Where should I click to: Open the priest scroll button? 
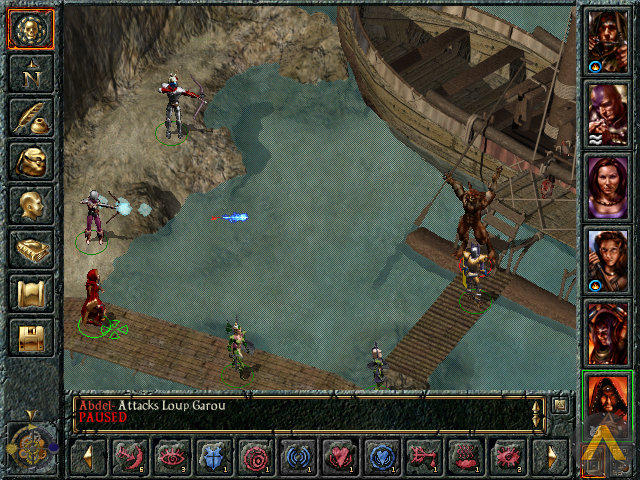pyautogui.click(x=31, y=293)
